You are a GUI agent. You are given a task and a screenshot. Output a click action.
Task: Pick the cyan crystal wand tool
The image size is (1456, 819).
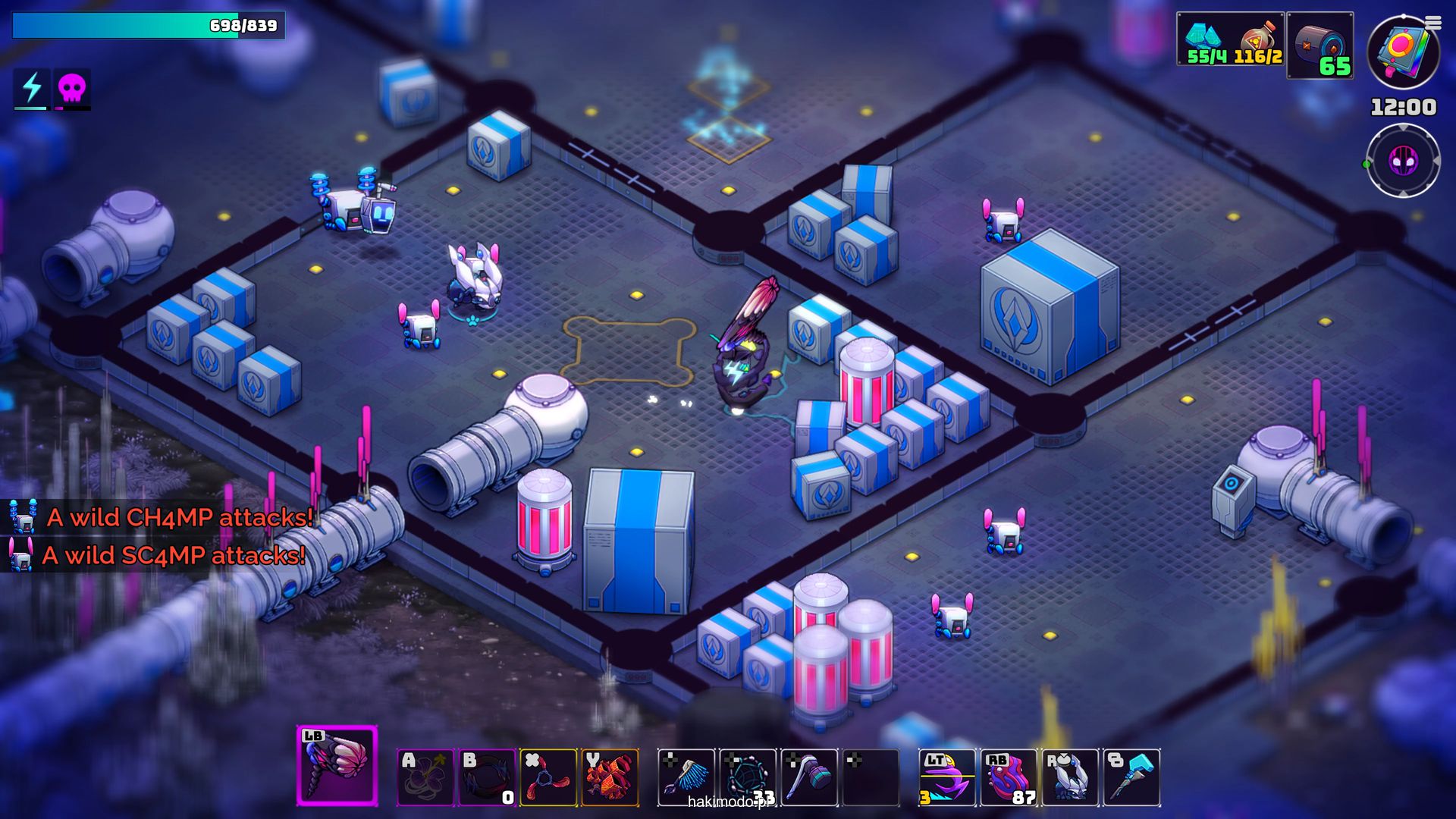[1131, 777]
